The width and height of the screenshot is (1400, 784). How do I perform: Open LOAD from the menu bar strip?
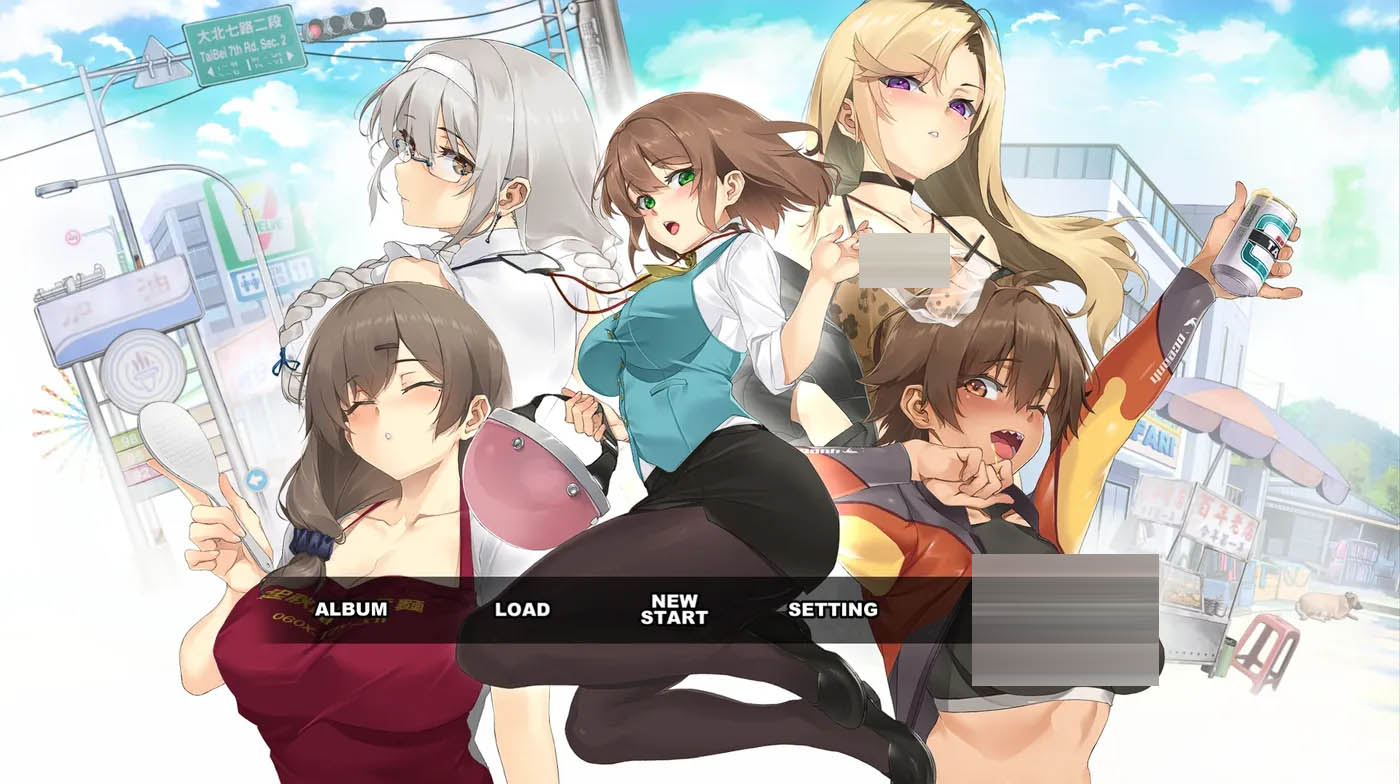coord(524,608)
